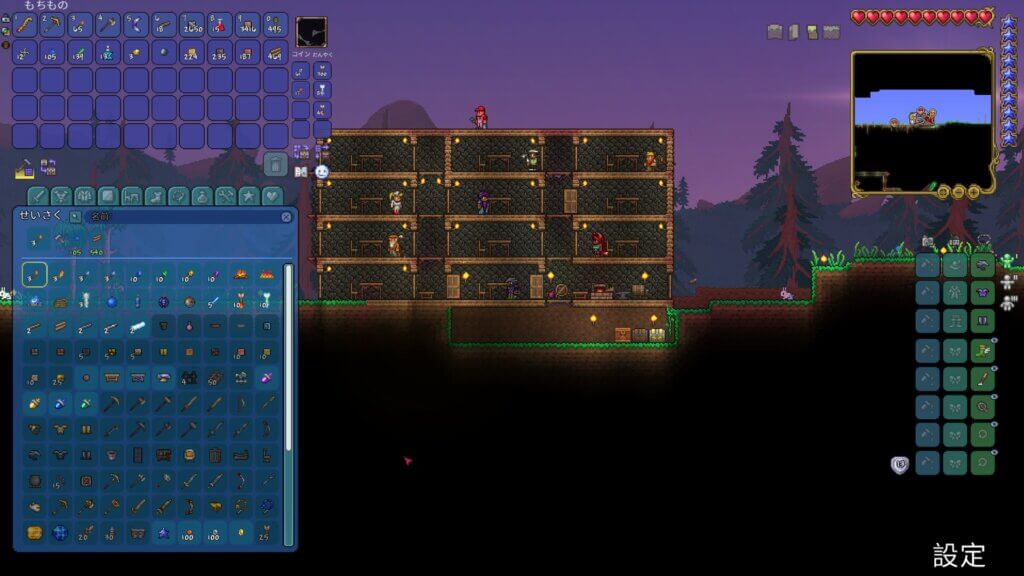Click the minimap
Viewport: 1024px width, 576px height.
(x=921, y=122)
